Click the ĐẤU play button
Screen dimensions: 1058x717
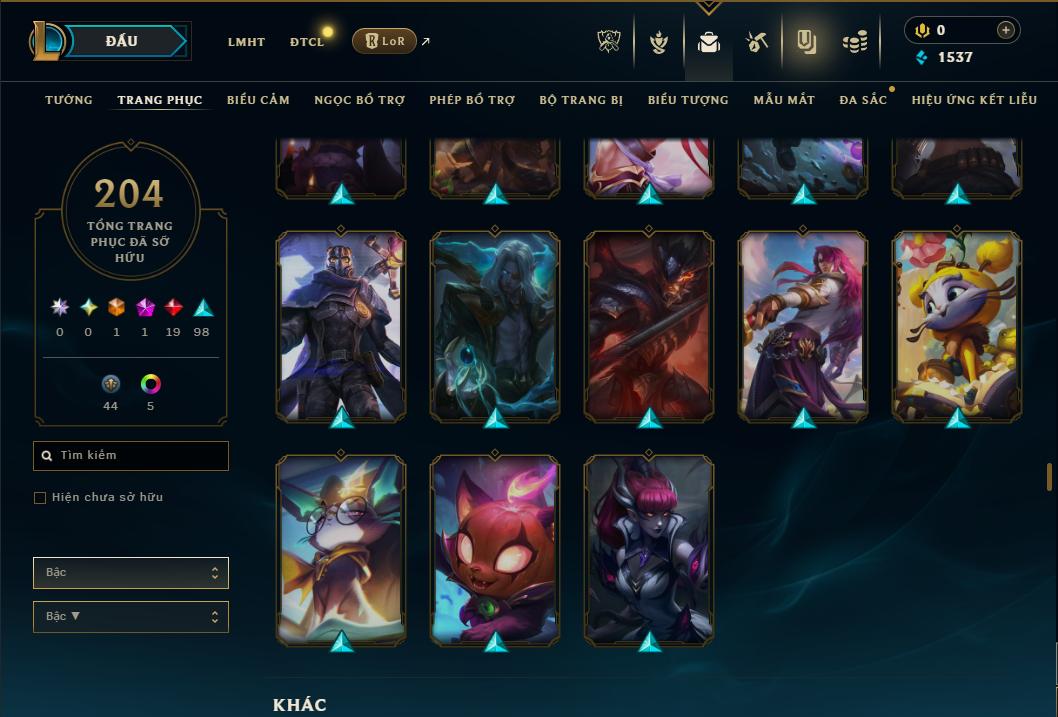pyautogui.click(x=121, y=41)
